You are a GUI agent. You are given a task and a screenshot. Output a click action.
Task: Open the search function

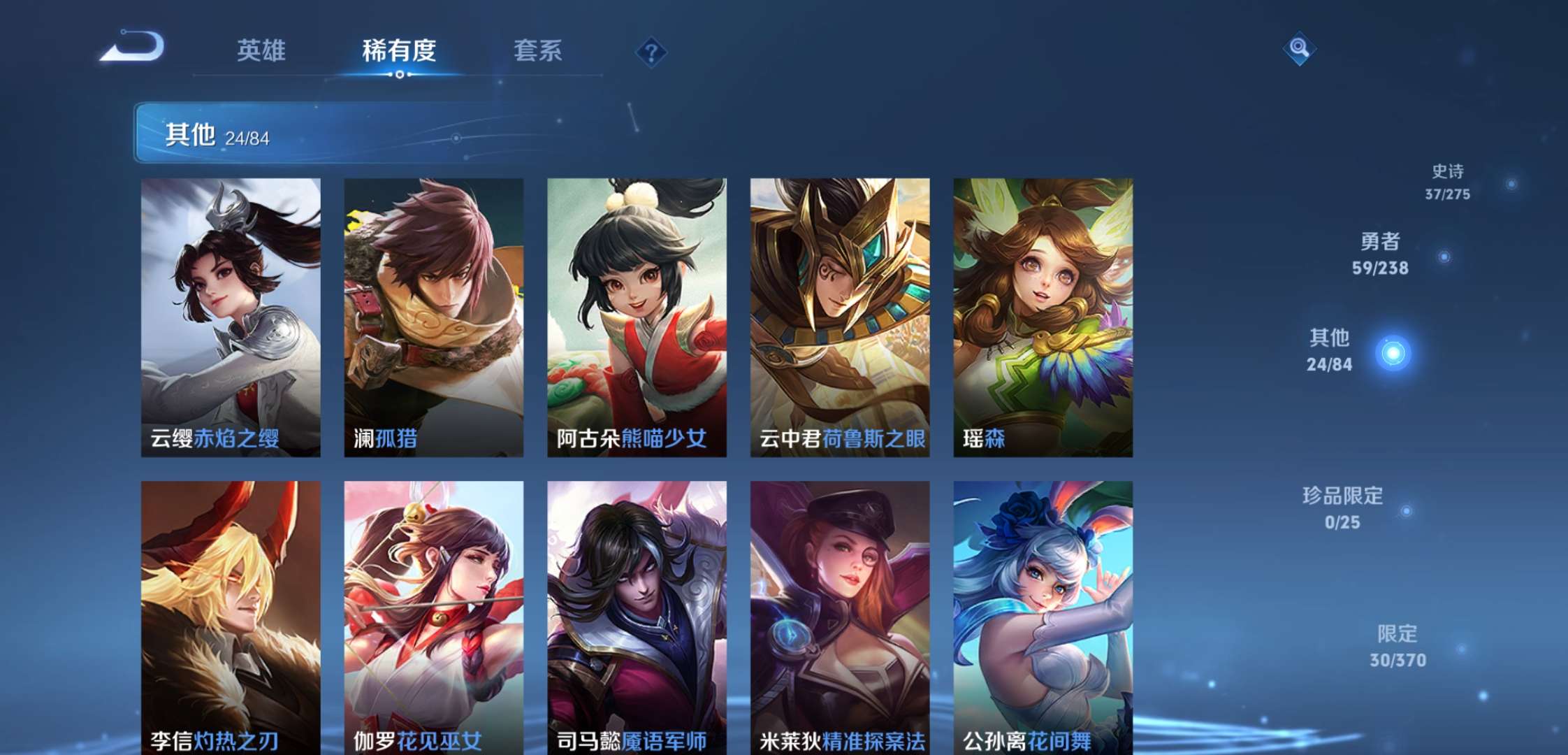[x=1301, y=50]
